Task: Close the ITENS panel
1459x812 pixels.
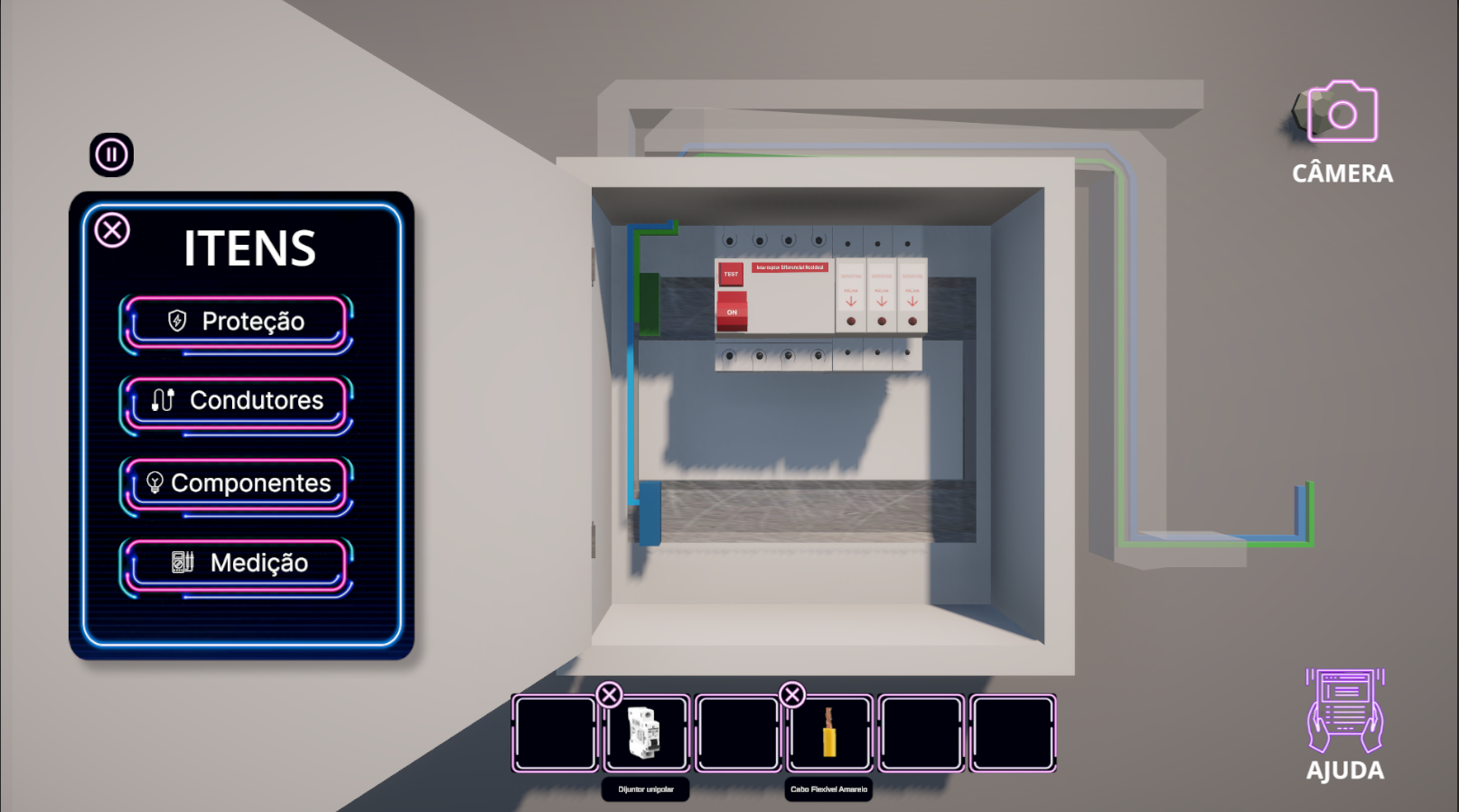Action: (x=113, y=230)
